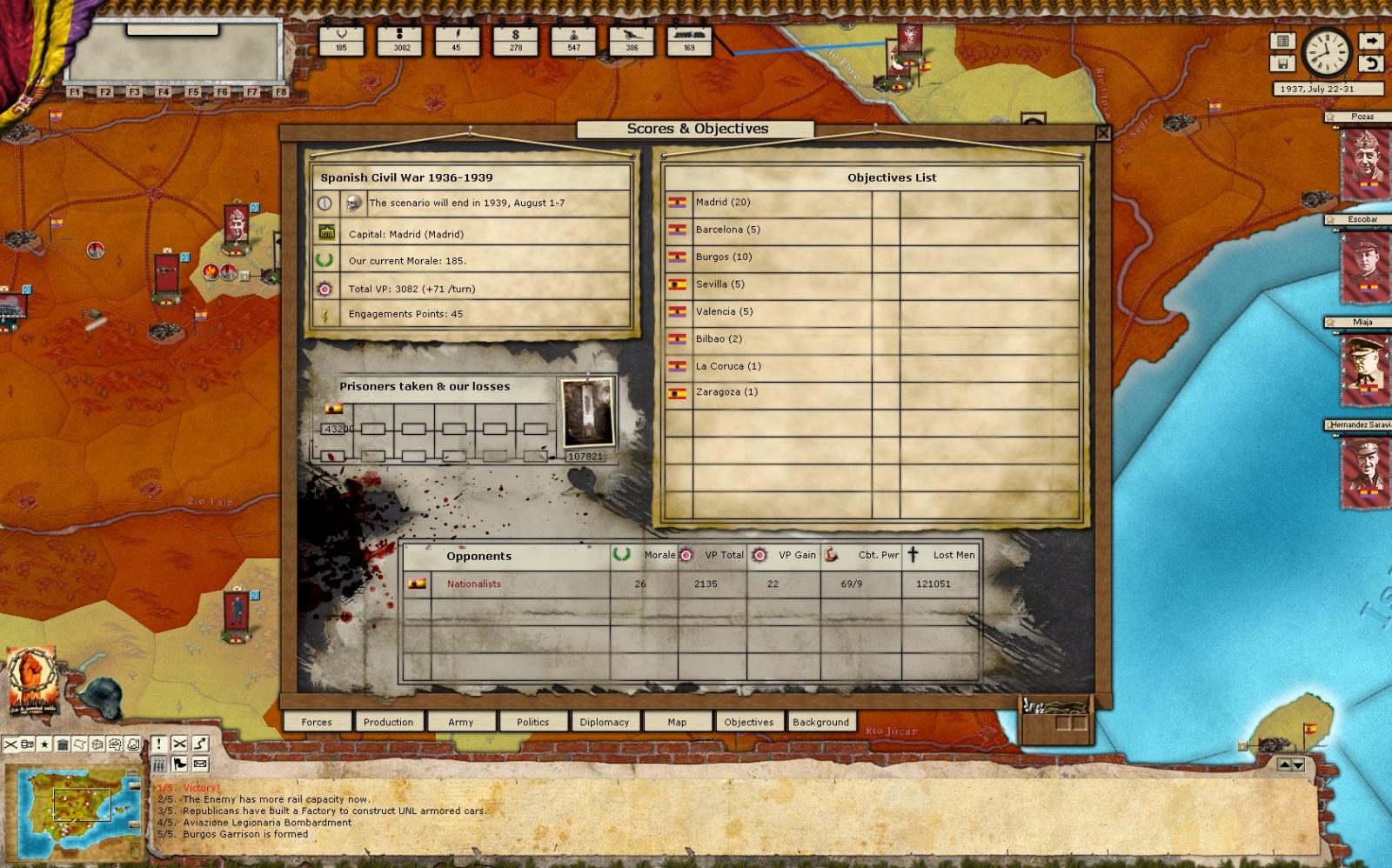1392x868 pixels.
Task: Select the Diplomacy tab
Action: click(604, 722)
